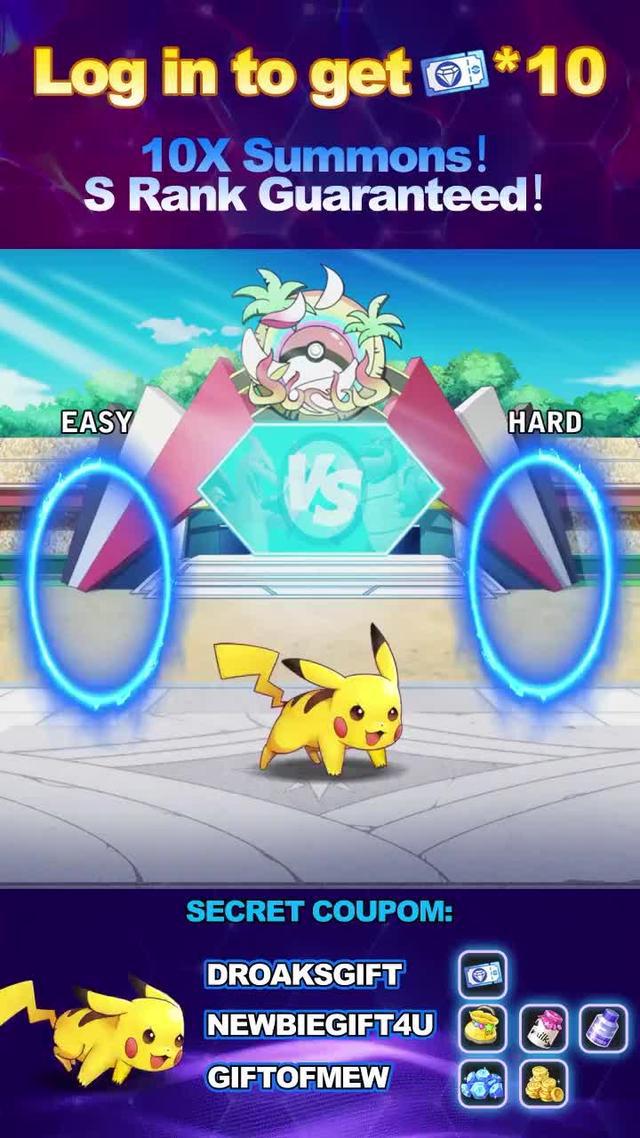Select the GIFTOFMEW coupon code
Viewport: 640px width, 1138px height.
pyautogui.click(x=298, y=1077)
